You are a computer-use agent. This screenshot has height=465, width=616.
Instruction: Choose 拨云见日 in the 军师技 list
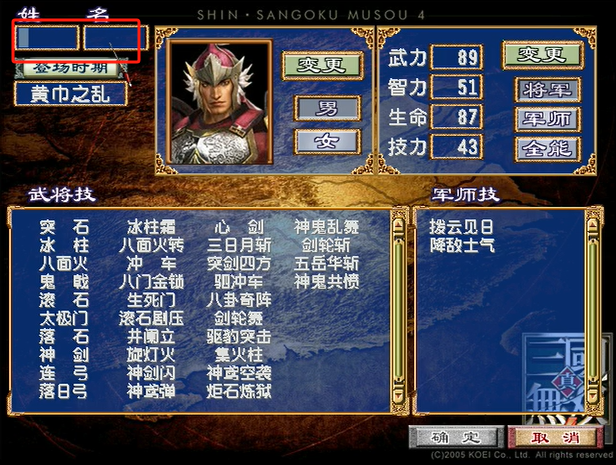(x=461, y=227)
